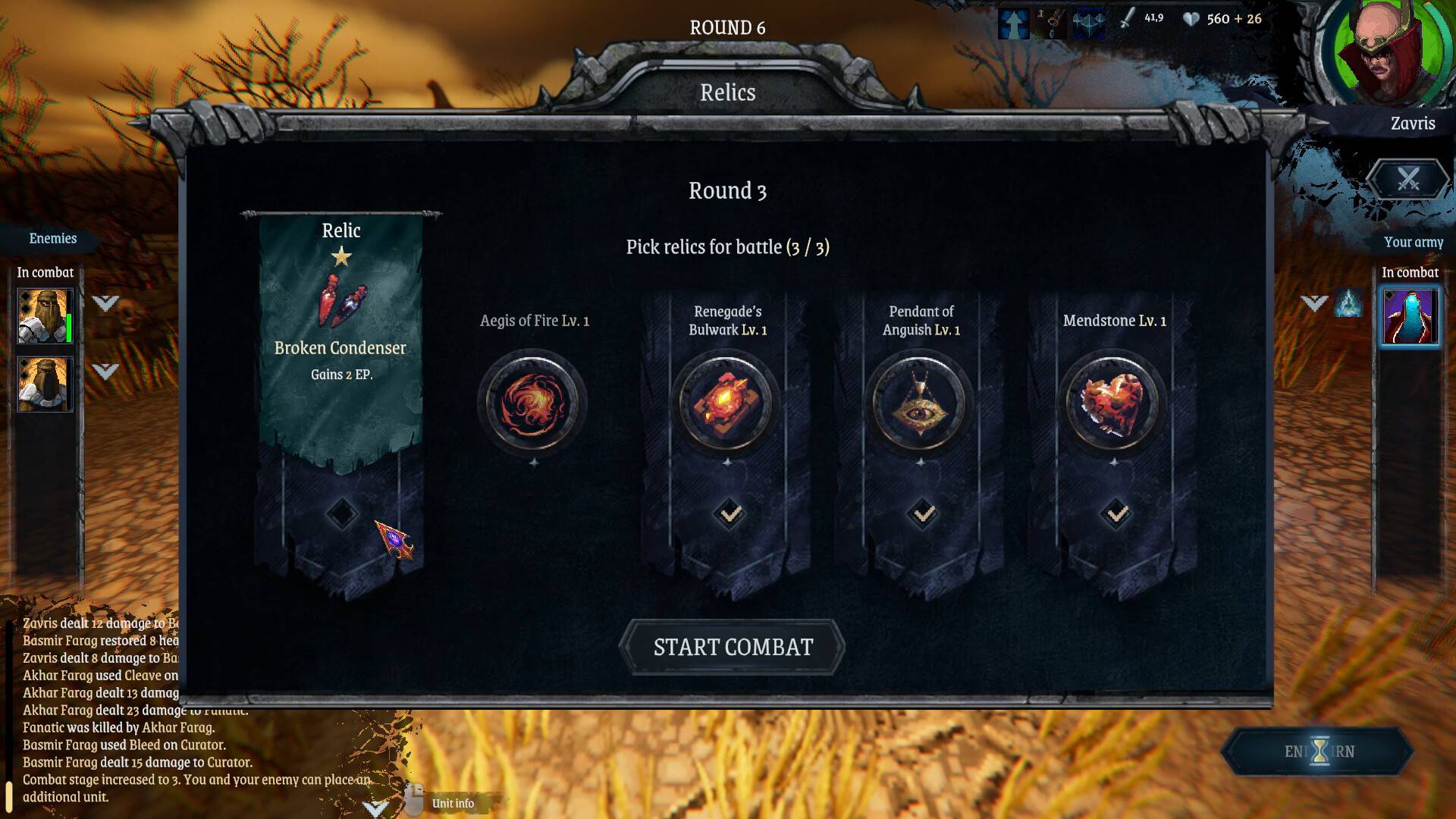Select the Mendstone heart relic icon
Viewport: 1456px width, 819px height.
tap(1113, 403)
